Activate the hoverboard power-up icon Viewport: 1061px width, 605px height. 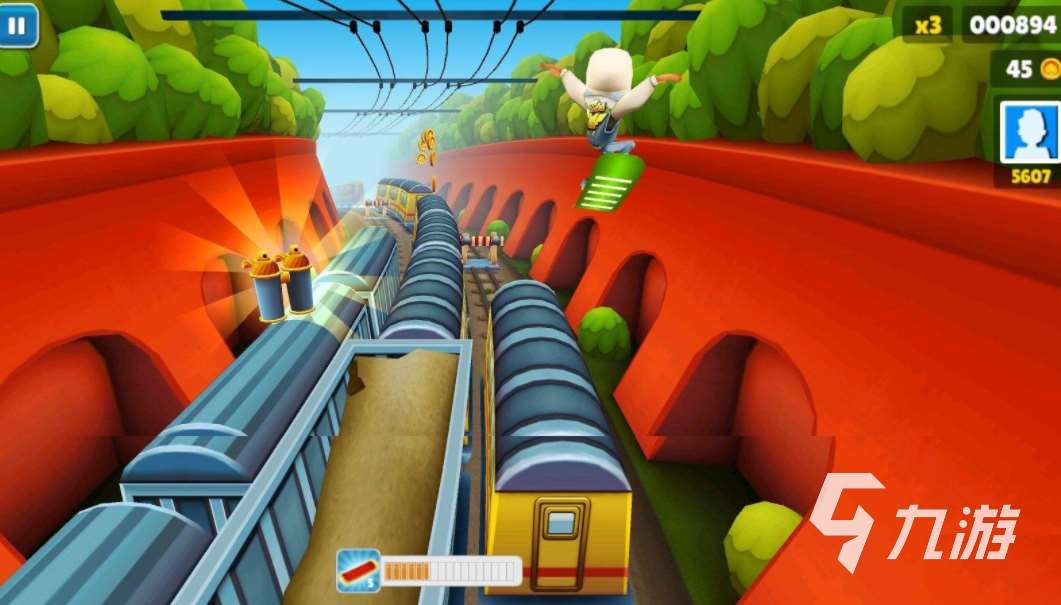point(358,569)
